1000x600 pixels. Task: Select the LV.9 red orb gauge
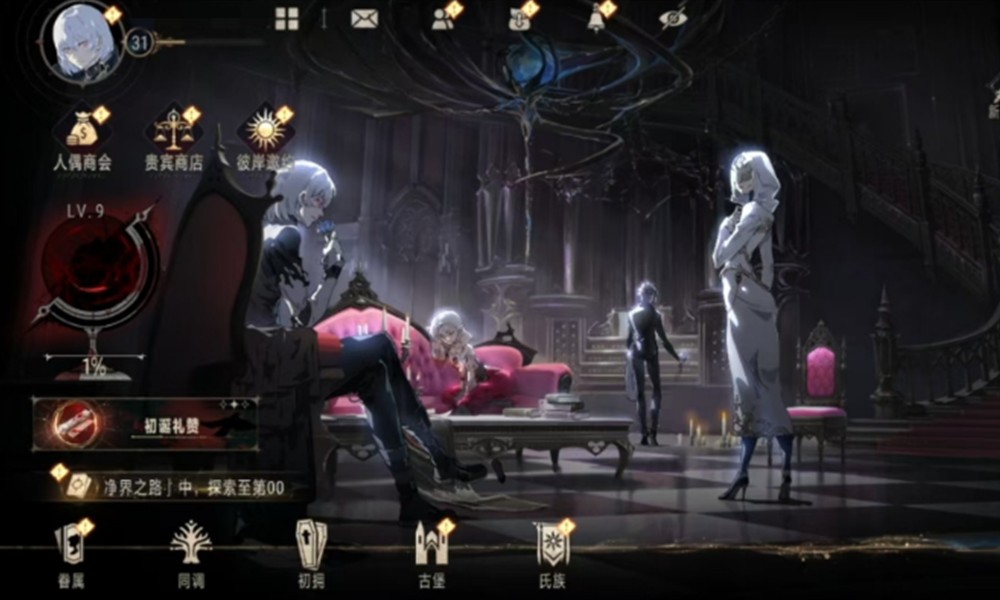[x=95, y=270]
